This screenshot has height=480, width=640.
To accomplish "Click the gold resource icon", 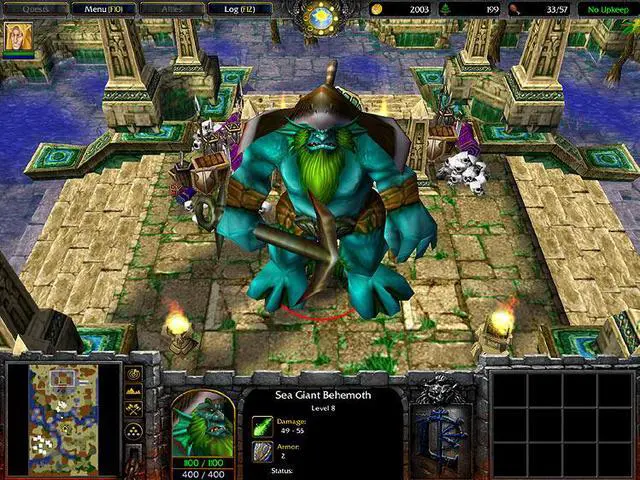I will (x=377, y=9).
